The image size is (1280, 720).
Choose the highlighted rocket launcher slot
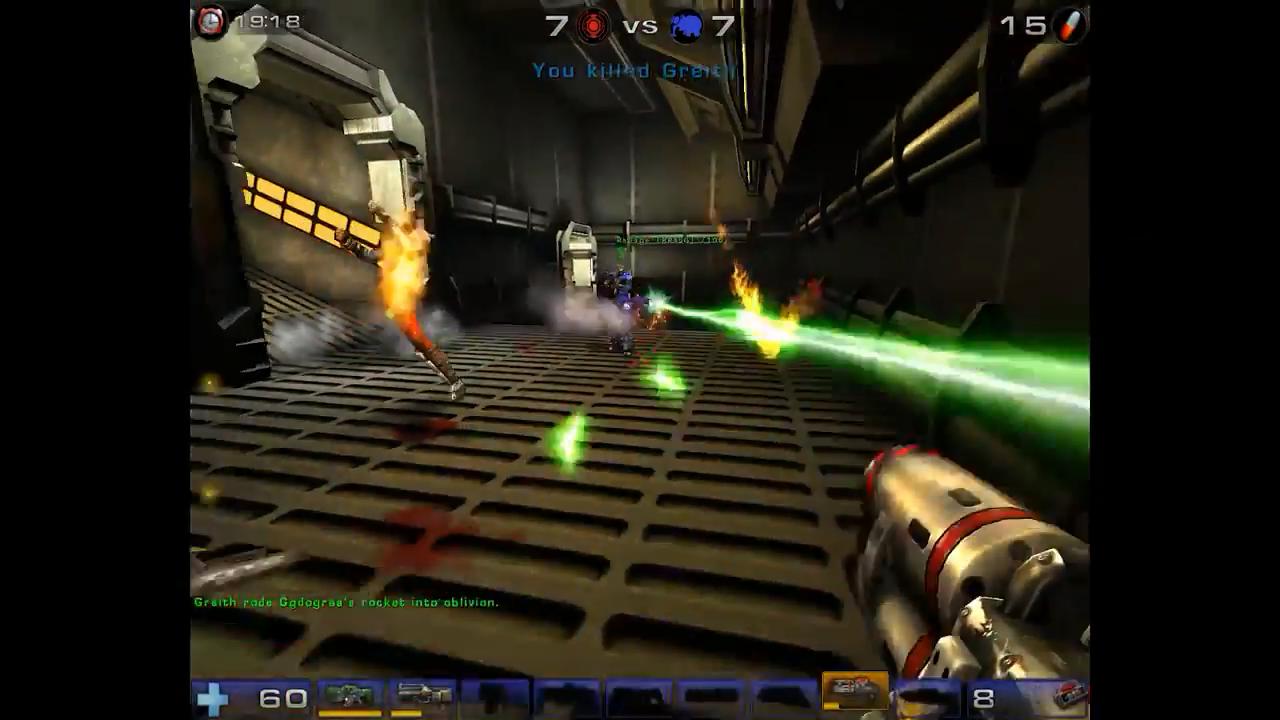pyautogui.click(x=855, y=692)
